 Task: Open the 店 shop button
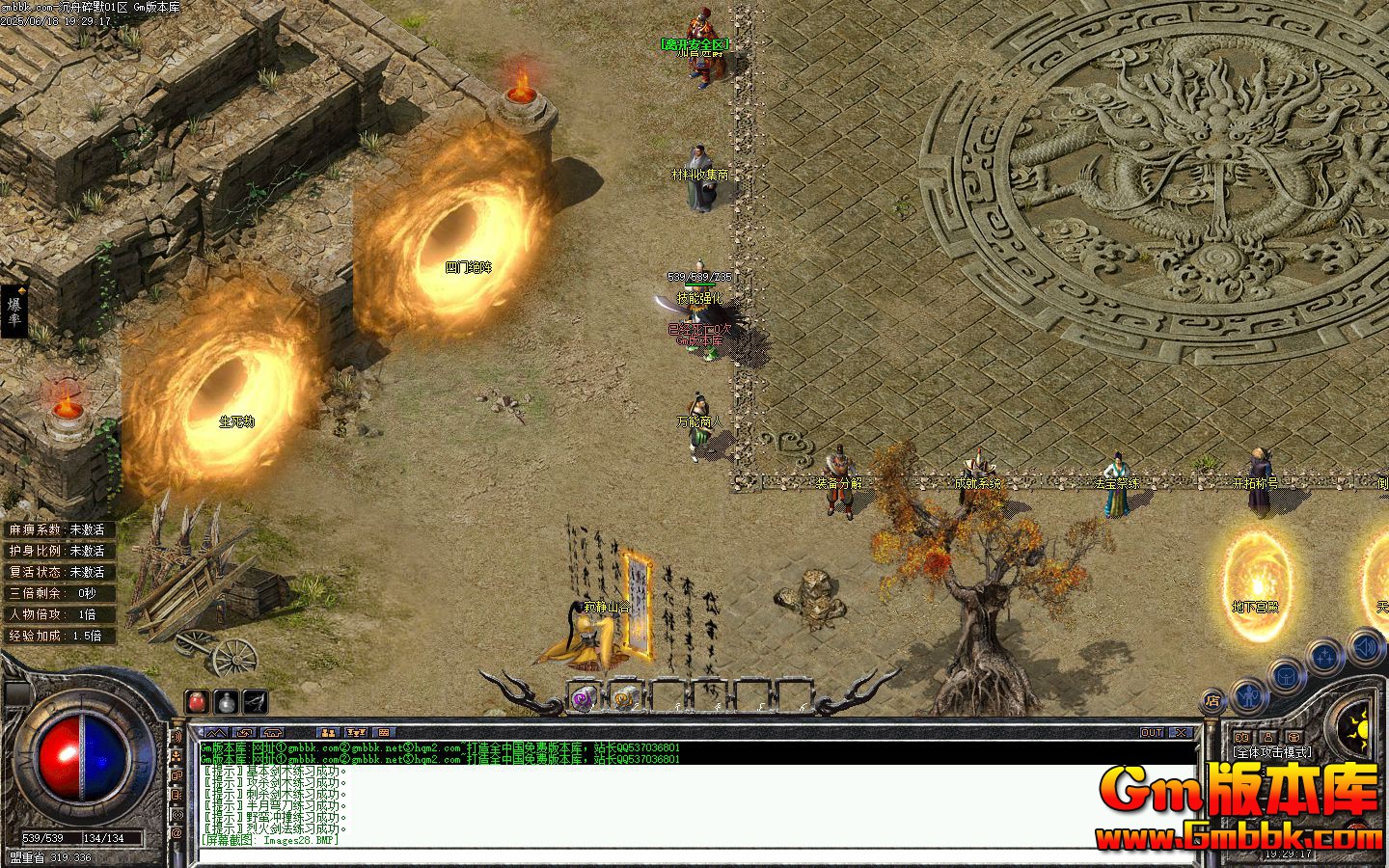click(x=1212, y=701)
